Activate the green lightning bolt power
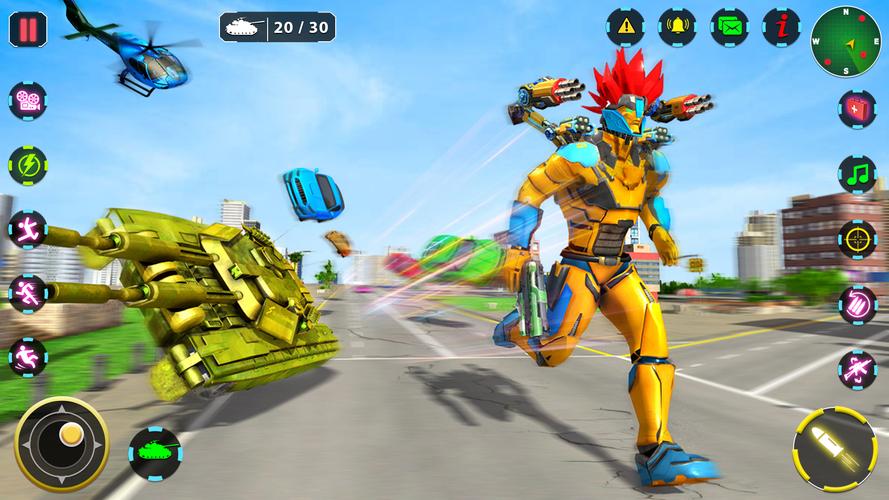The image size is (889, 500). 27,165
